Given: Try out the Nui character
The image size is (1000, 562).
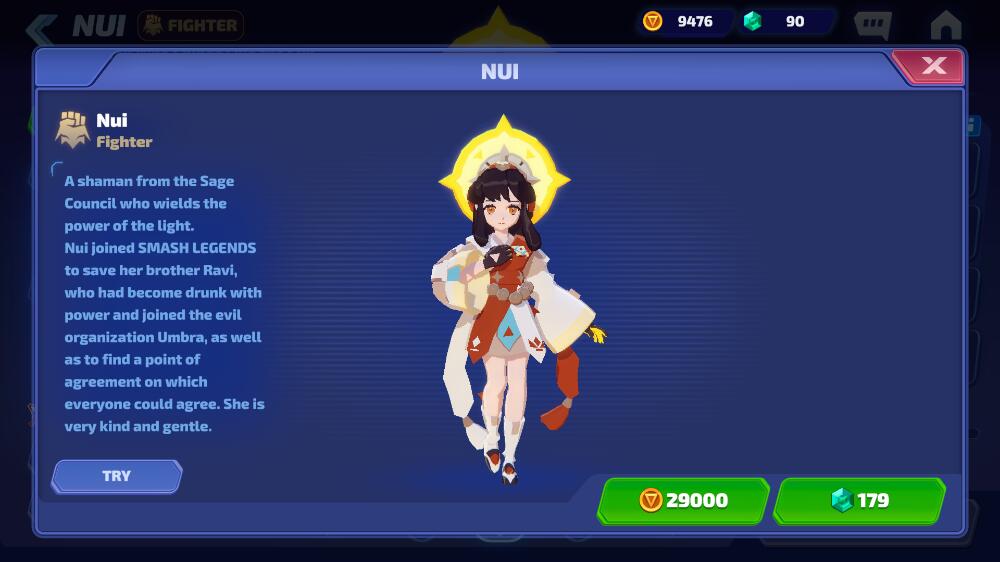Looking at the screenshot, I should tap(117, 476).
